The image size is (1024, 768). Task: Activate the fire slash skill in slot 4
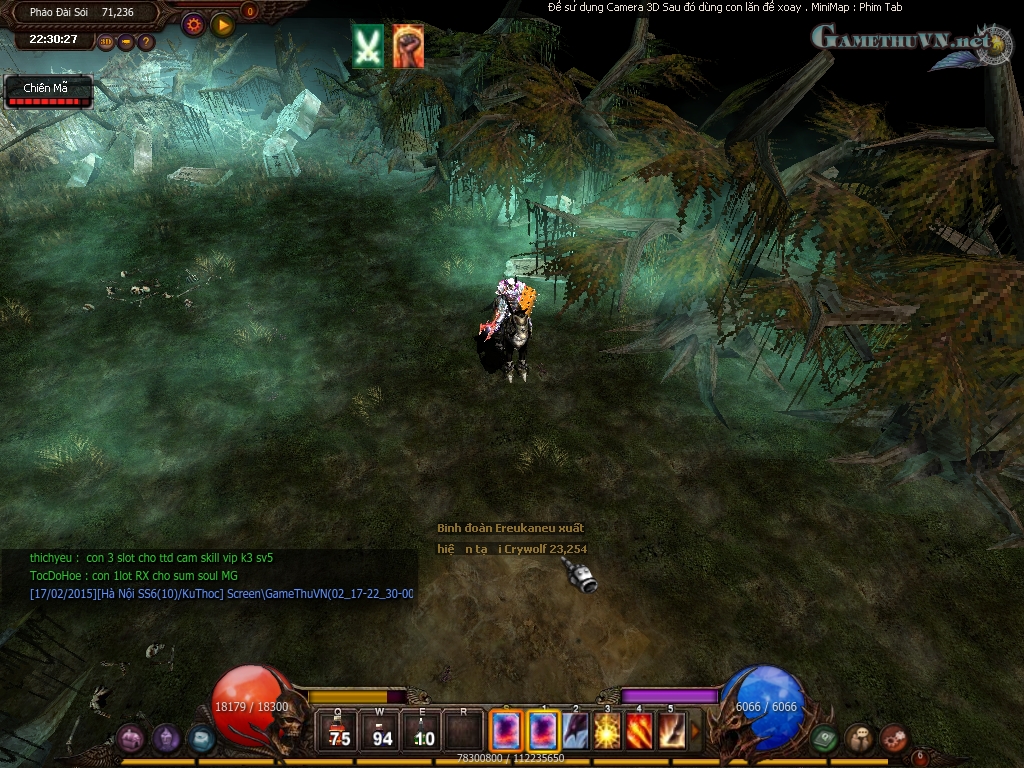pyautogui.click(x=639, y=731)
